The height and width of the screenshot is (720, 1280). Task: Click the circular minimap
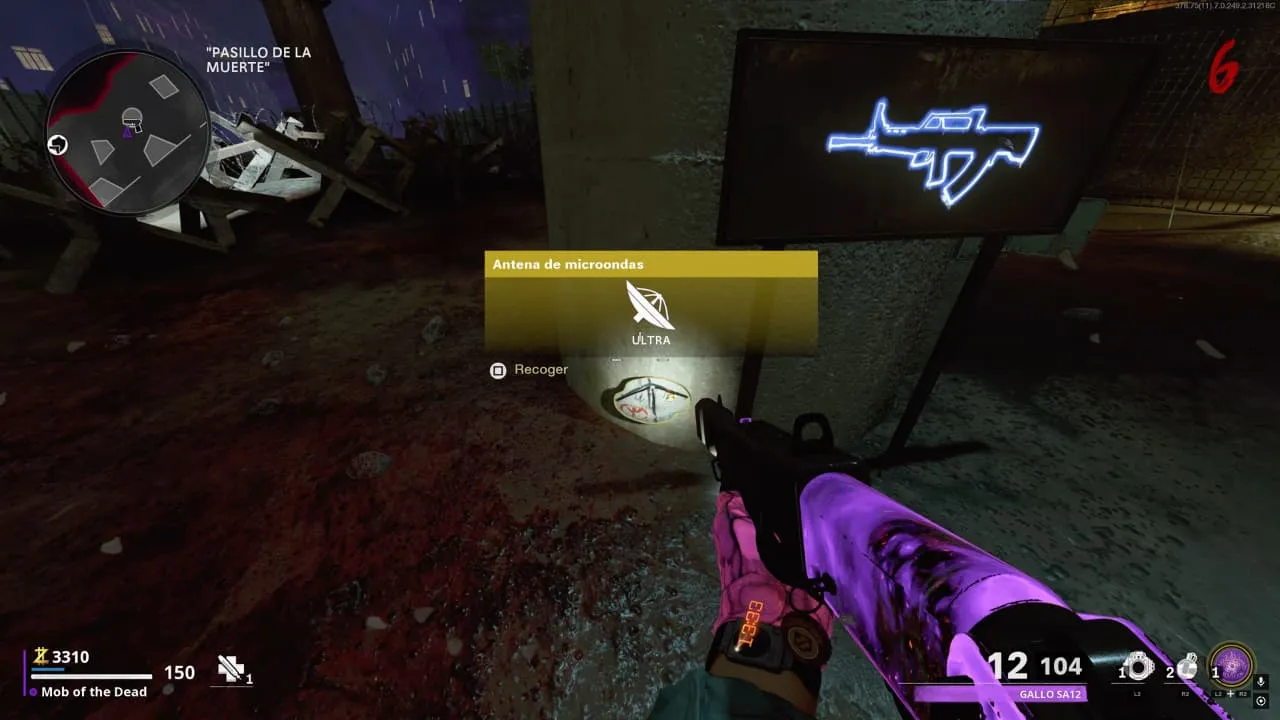[x=127, y=132]
